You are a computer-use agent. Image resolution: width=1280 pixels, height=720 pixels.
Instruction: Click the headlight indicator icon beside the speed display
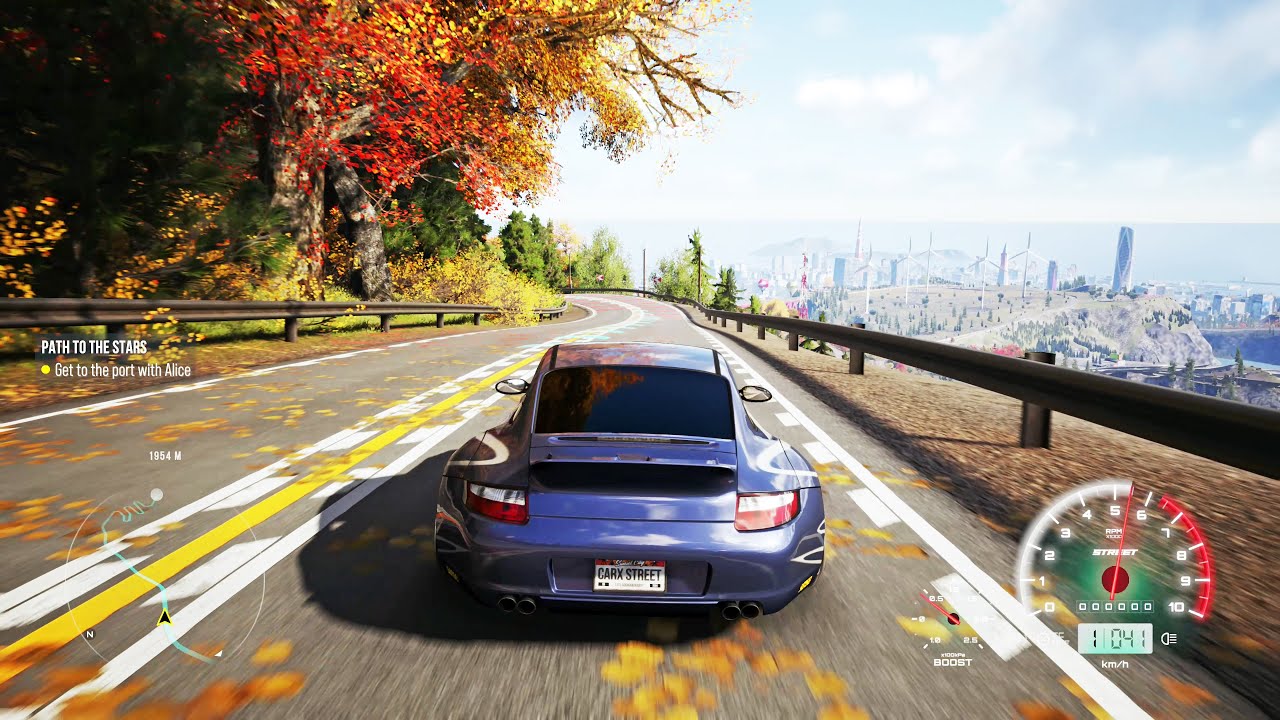1167,638
